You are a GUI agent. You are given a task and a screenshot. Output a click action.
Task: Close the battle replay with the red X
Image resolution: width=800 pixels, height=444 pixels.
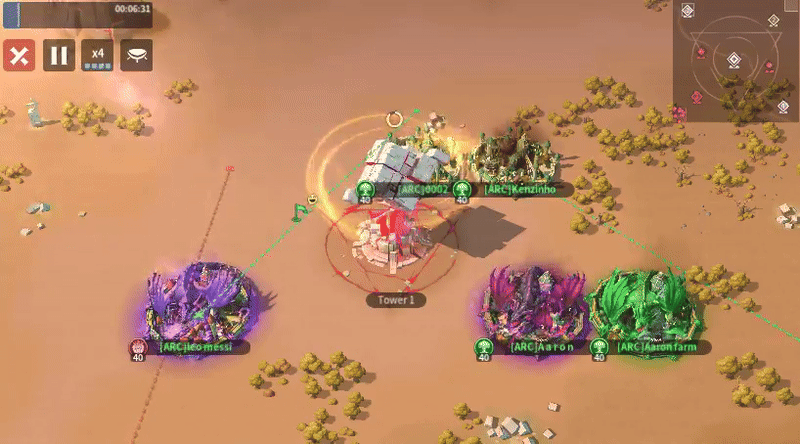pos(18,55)
